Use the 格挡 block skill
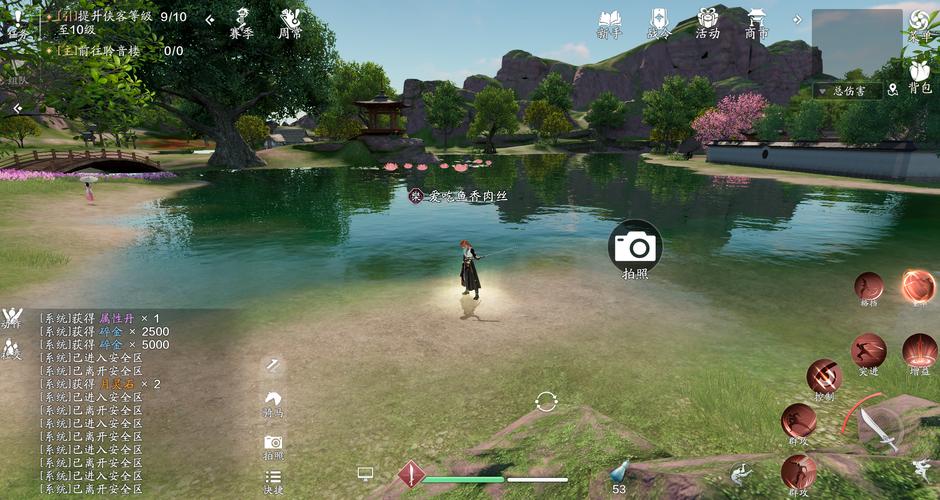940x500 pixels. pyautogui.click(x=868, y=287)
